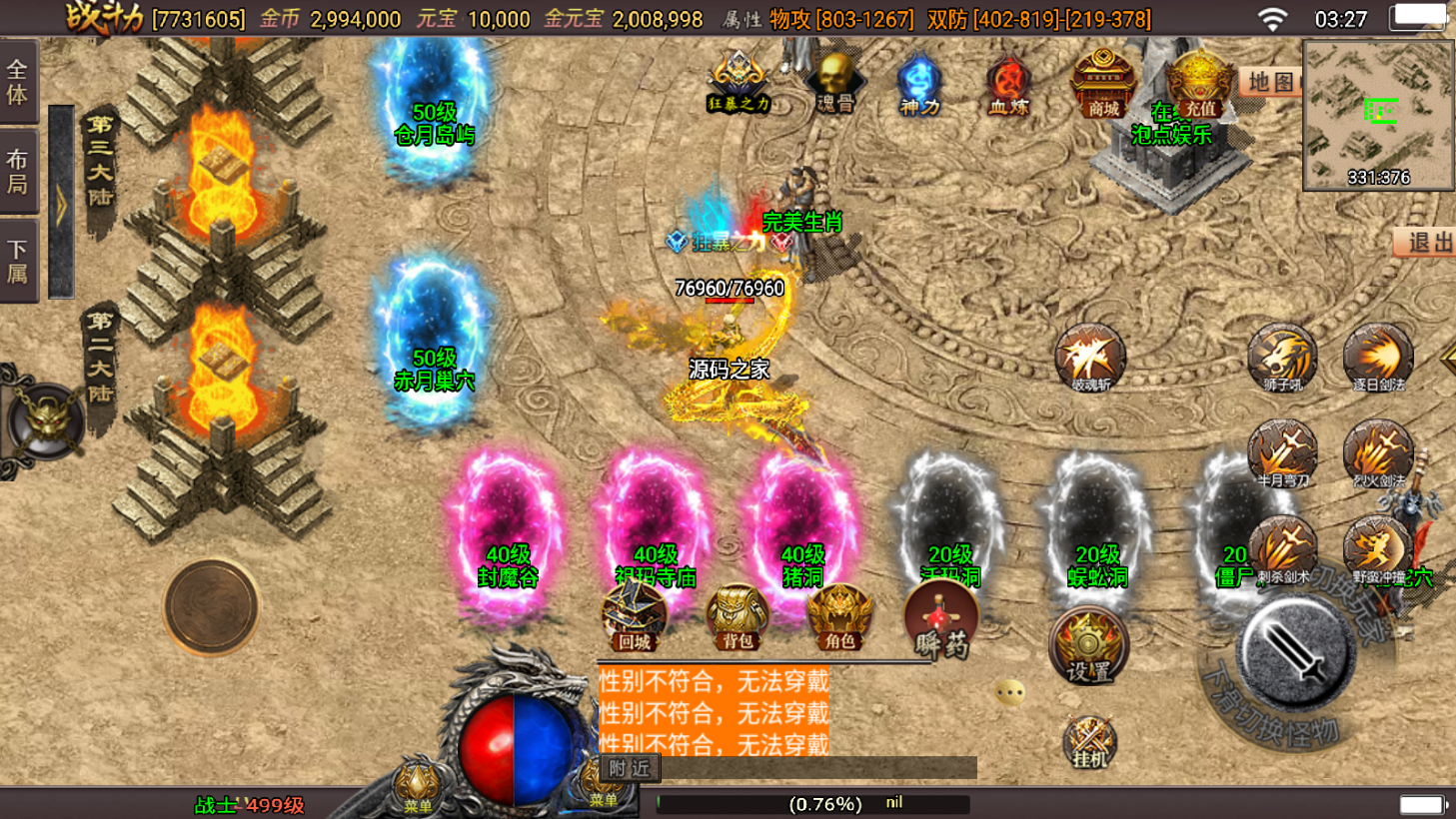Tap the large sword attack button
1456x819 pixels.
click(x=1296, y=654)
